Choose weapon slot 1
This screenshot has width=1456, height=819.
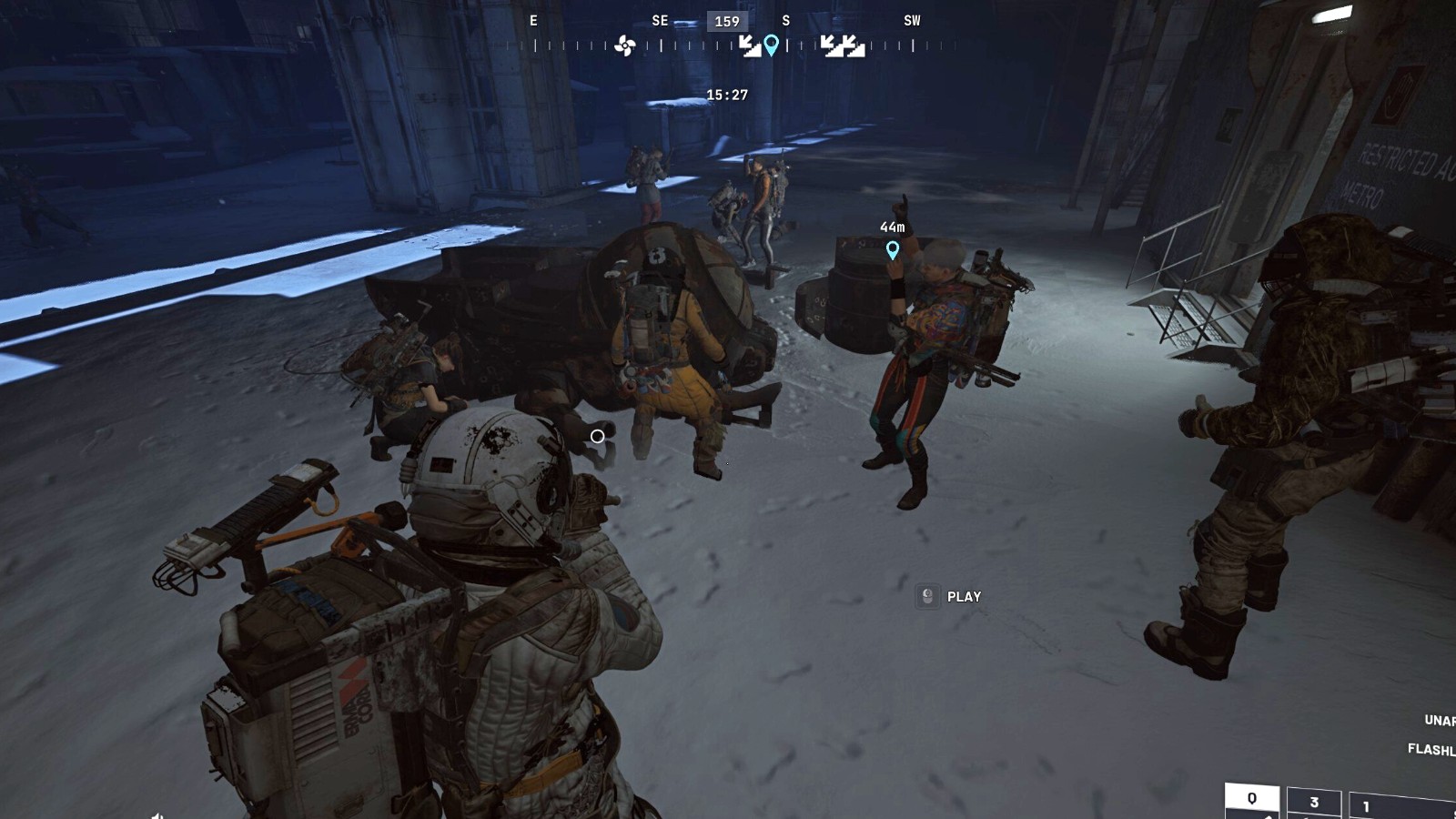pos(1367,806)
